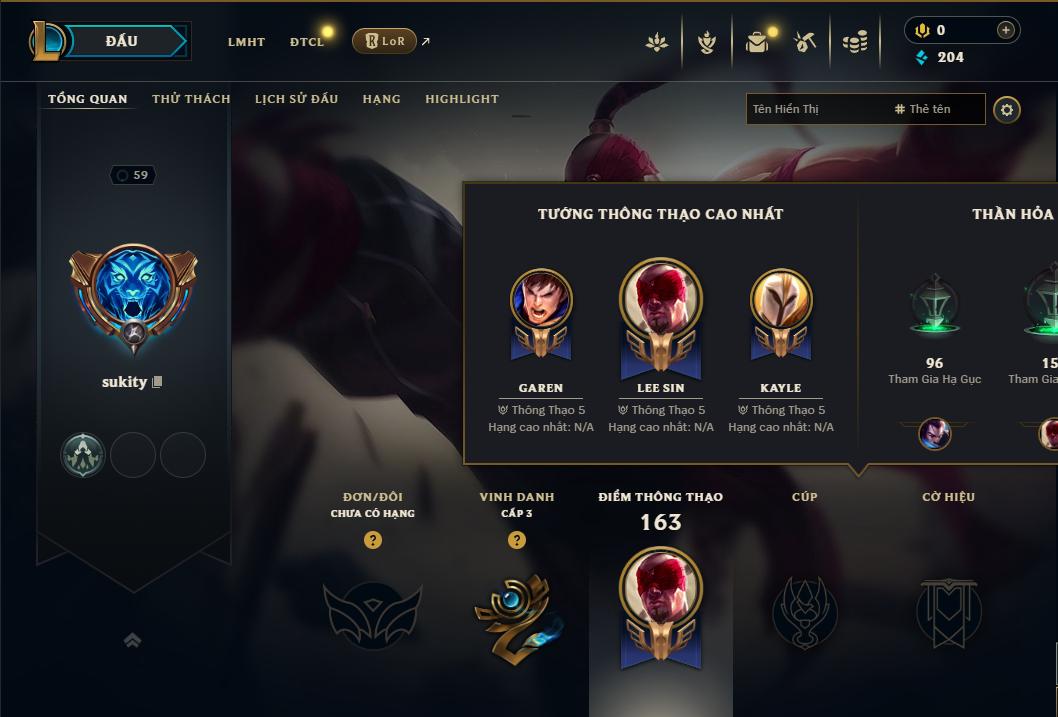The width and height of the screenshot is (1058, 717).
Task: Switch to the ĐTCL game tab
Action: pos(307,42)
